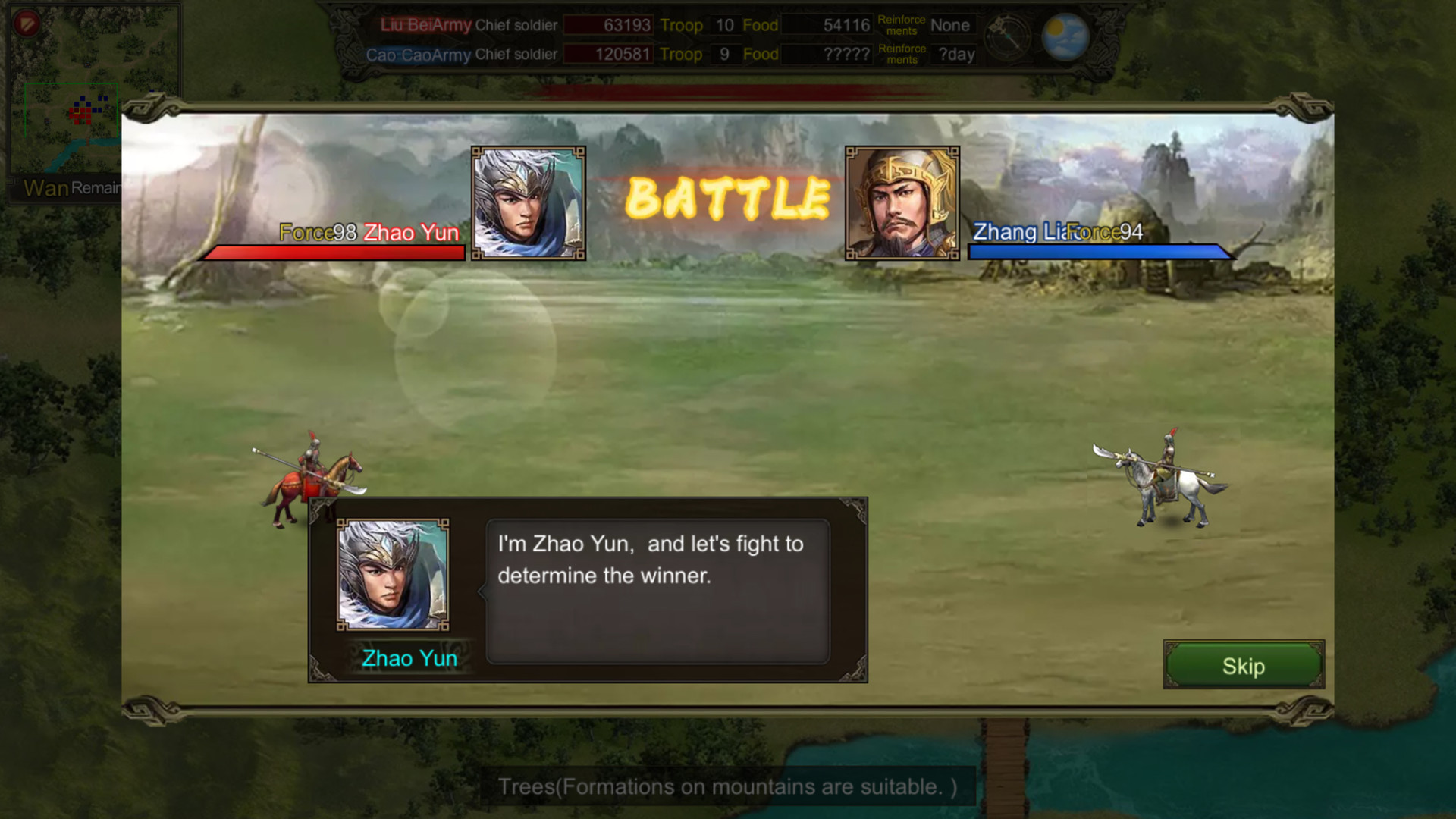Click the Zhang Liao name label
1456x819 pixels.
pyautogui.click(x=1022, y=233)
